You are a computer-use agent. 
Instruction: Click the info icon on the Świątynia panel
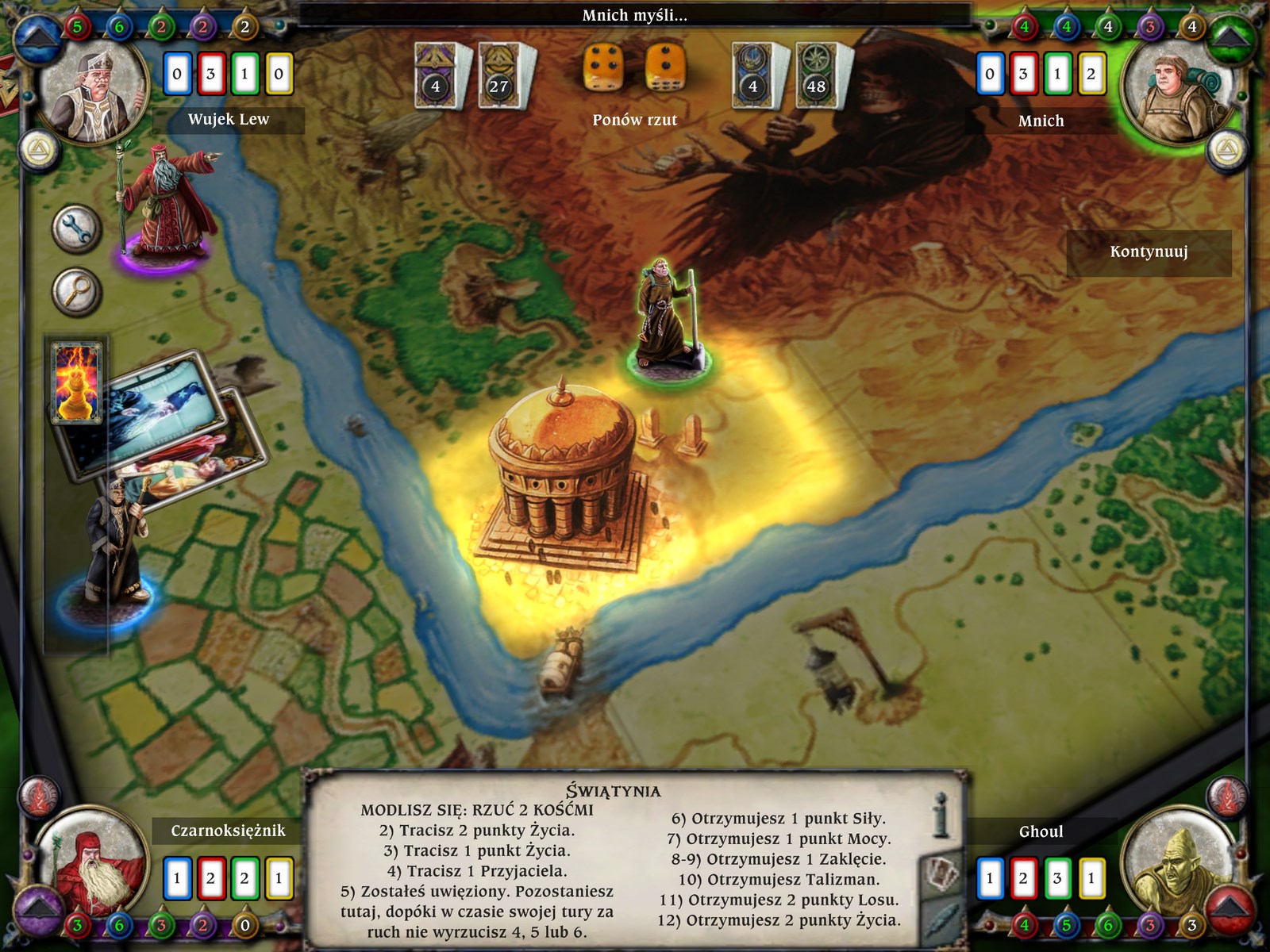click(942, 816)
